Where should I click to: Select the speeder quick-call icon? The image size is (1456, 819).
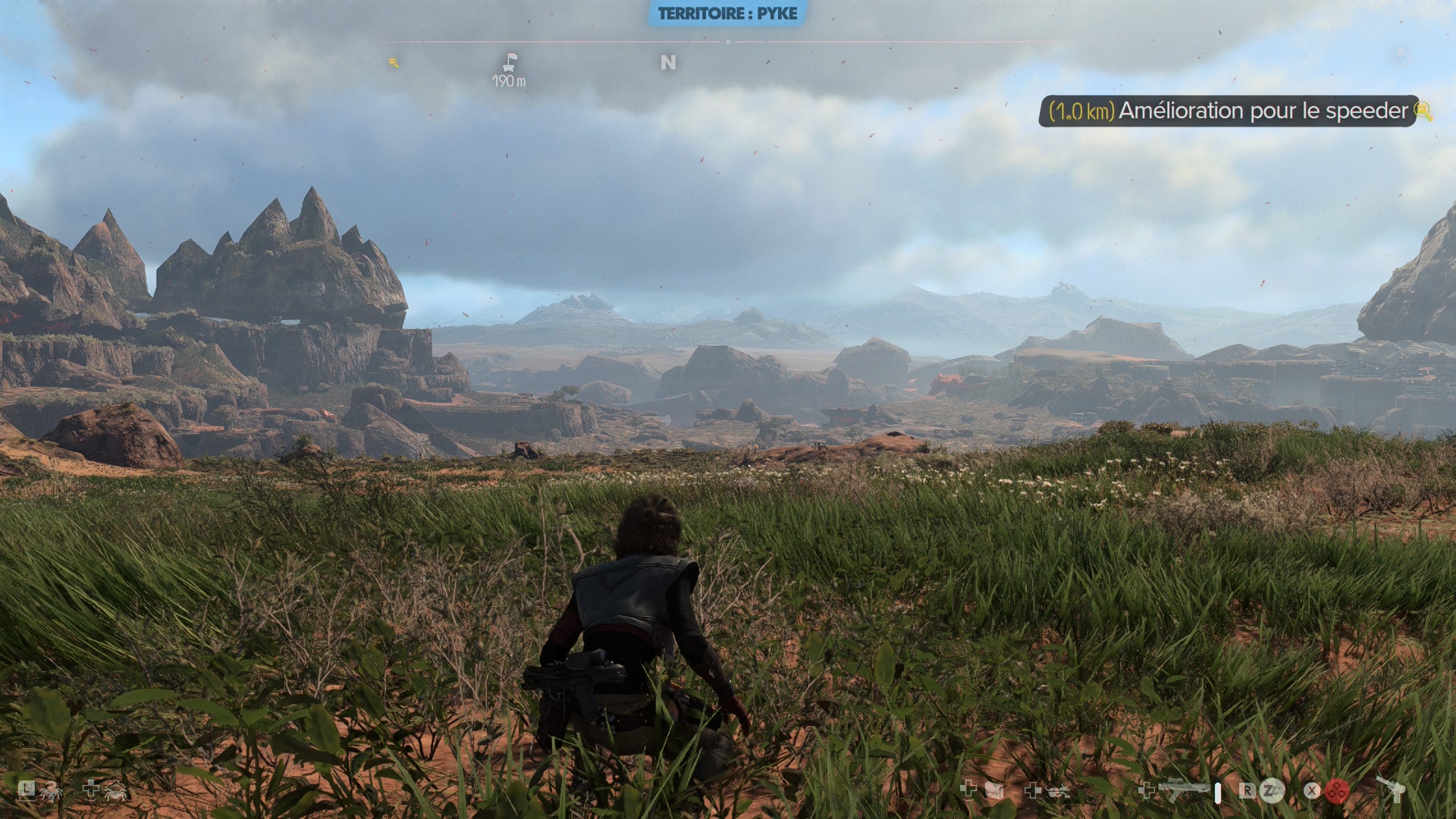tap(1058, 791)
